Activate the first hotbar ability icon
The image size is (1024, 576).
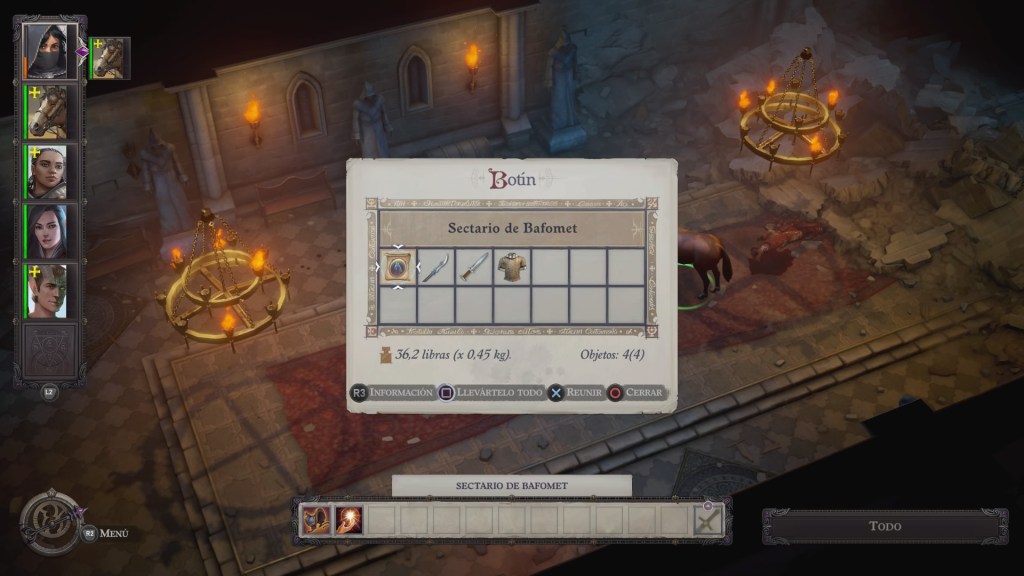pyautogui.click(x=316, y=521)
